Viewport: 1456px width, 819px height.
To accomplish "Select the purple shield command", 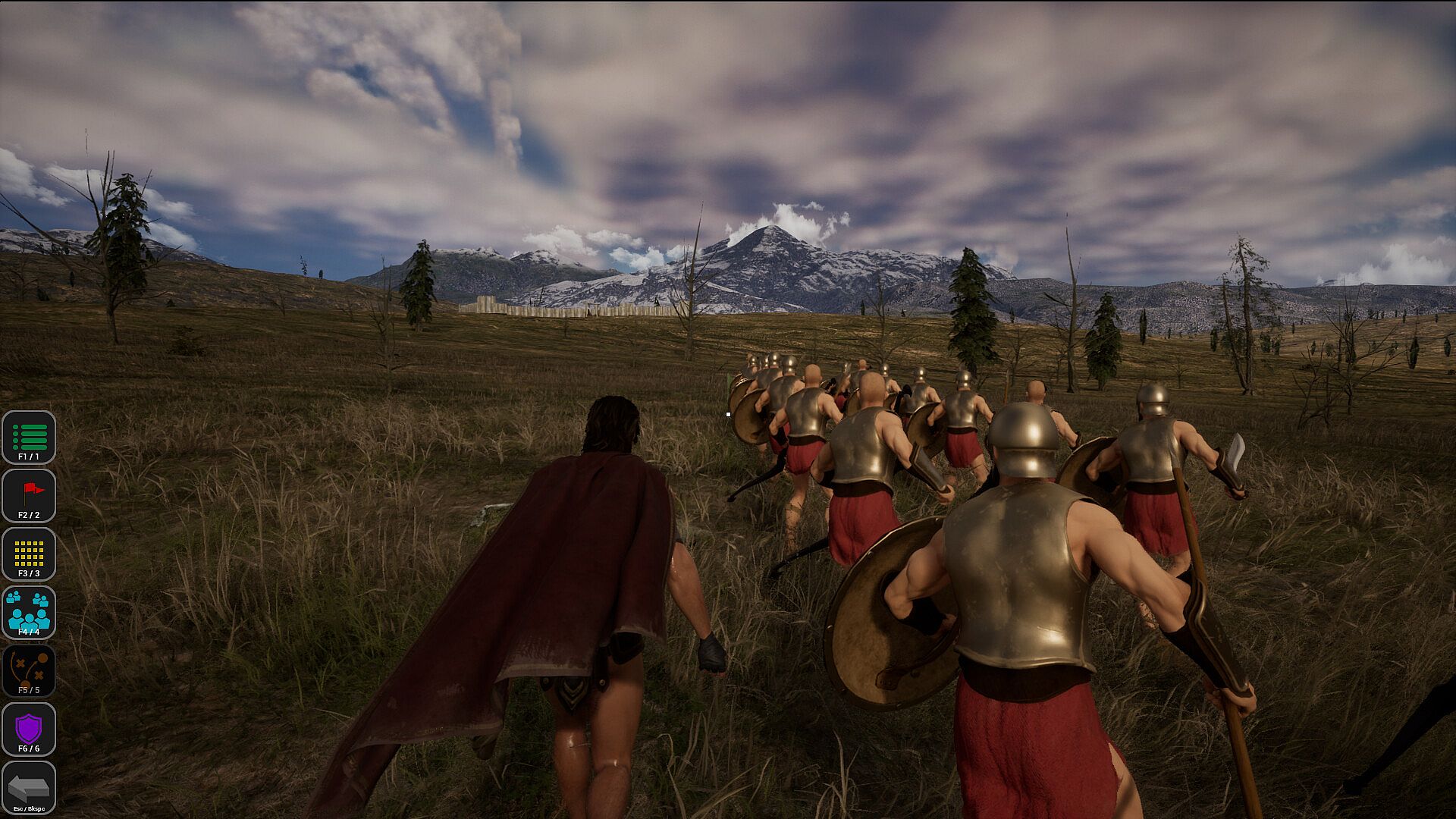I will 29,730.
